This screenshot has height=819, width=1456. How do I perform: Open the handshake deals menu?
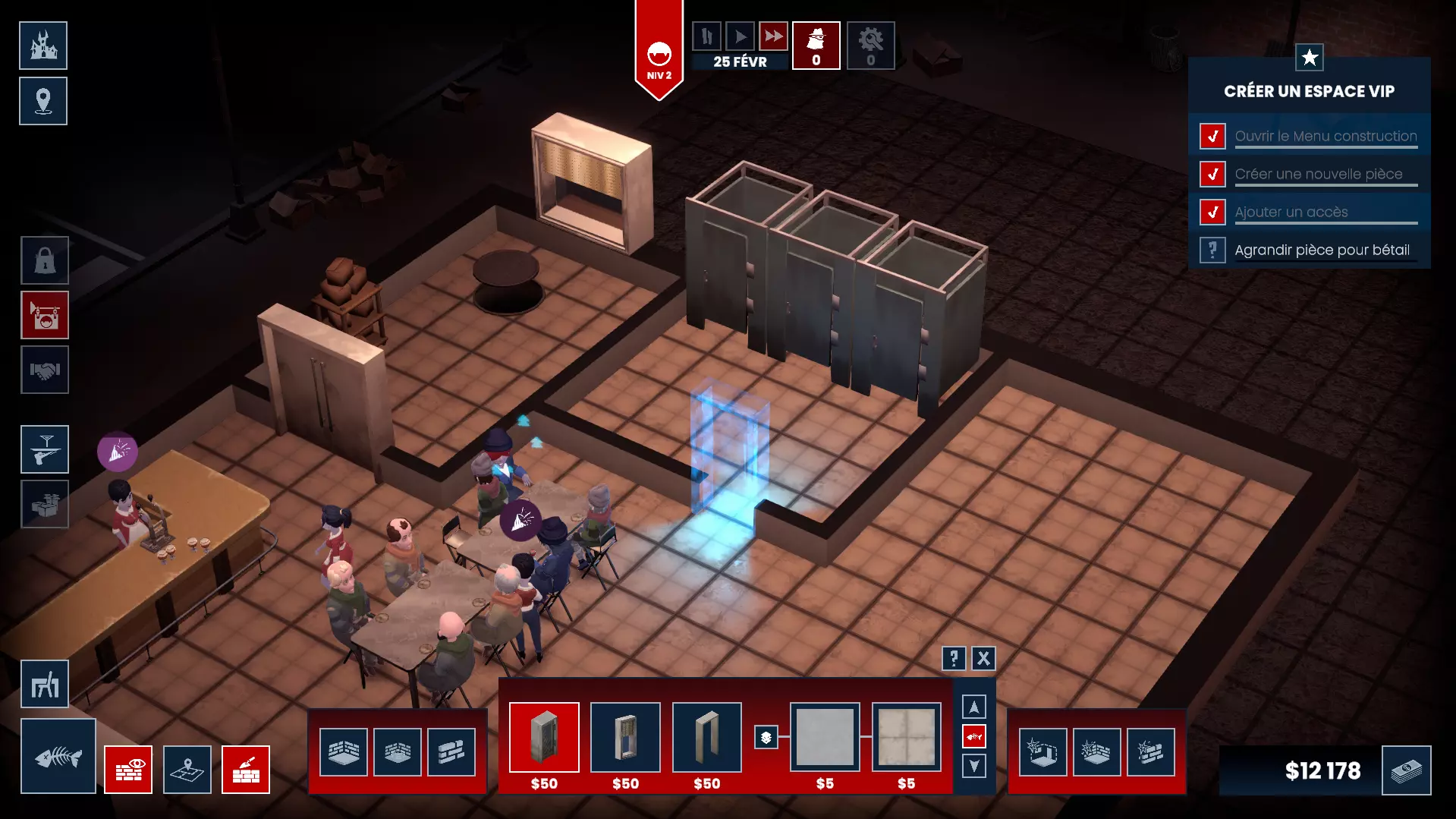[x=45, y=370]
